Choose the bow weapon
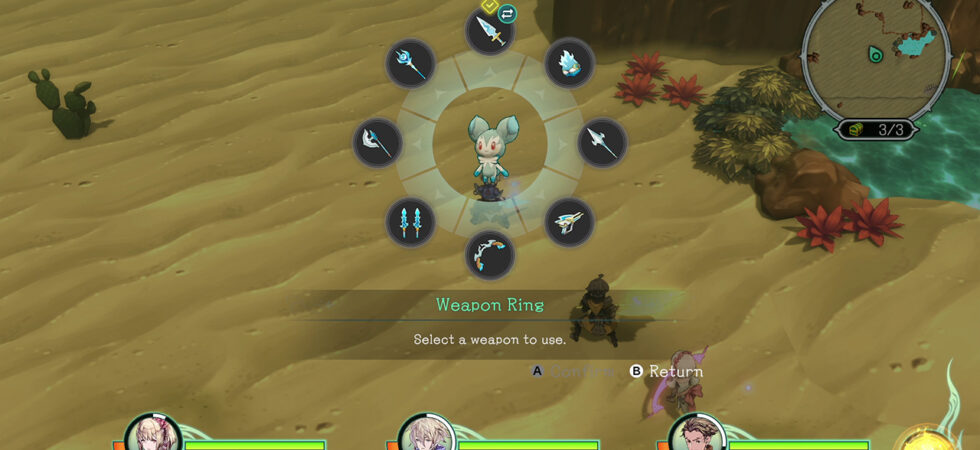The image size is (980, 450). (x=490, y=255)
